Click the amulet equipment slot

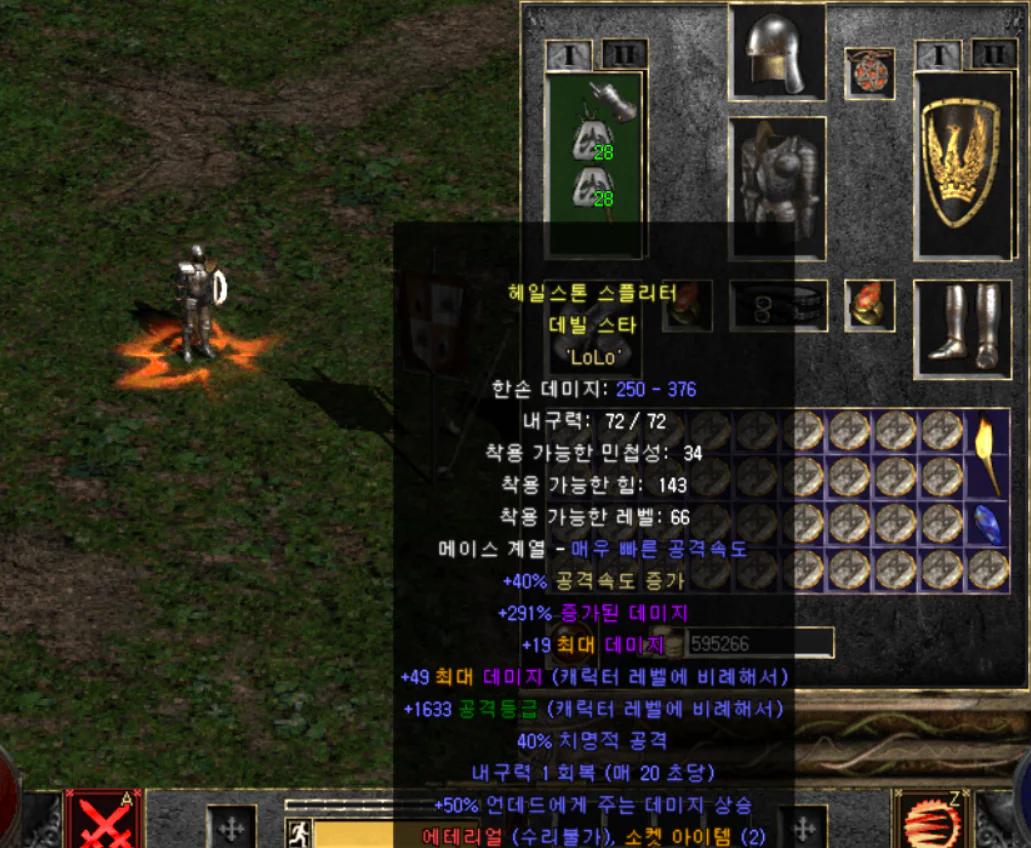point(869,73)
